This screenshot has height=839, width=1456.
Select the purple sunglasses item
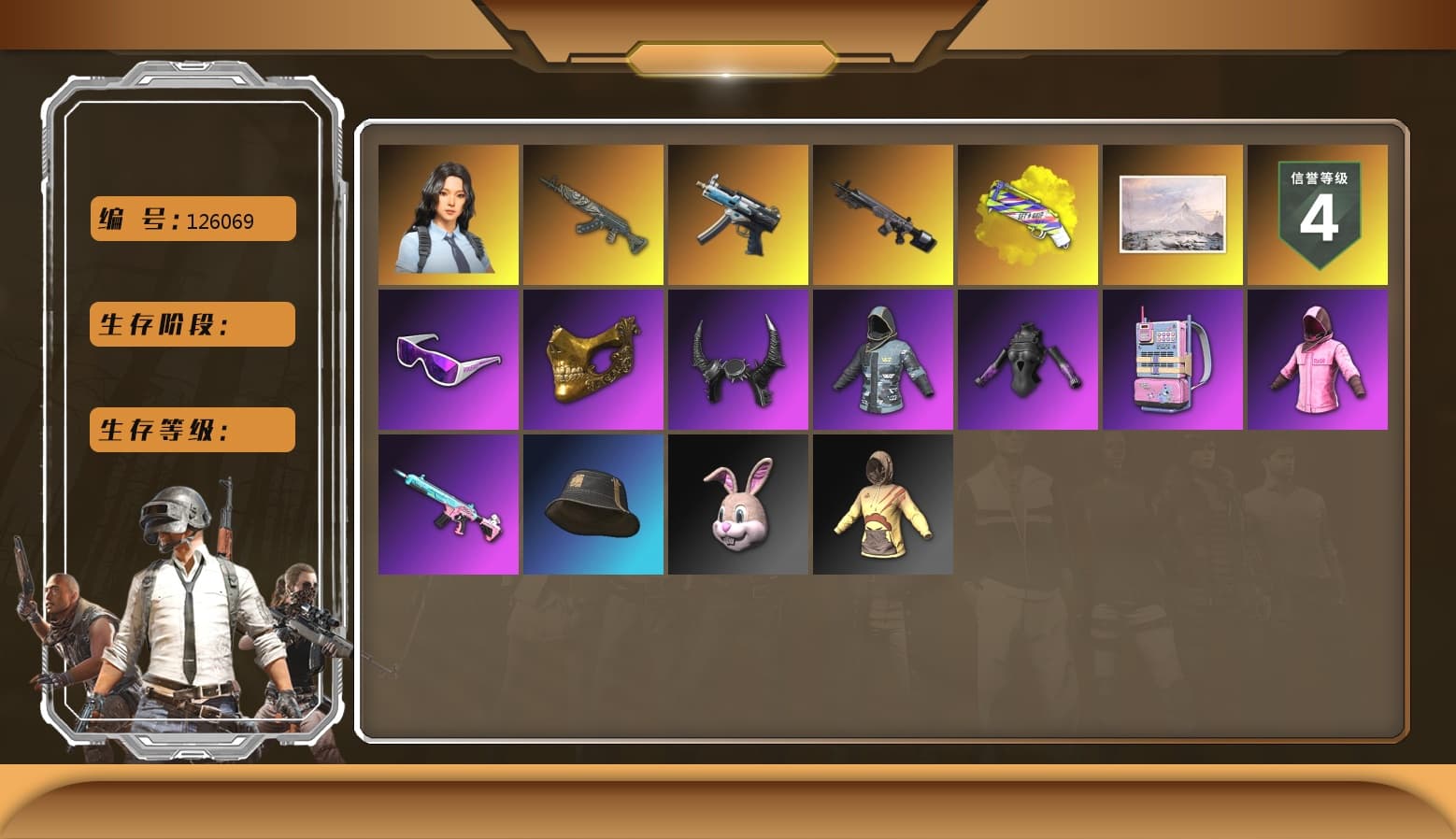[x=448, y=359]
